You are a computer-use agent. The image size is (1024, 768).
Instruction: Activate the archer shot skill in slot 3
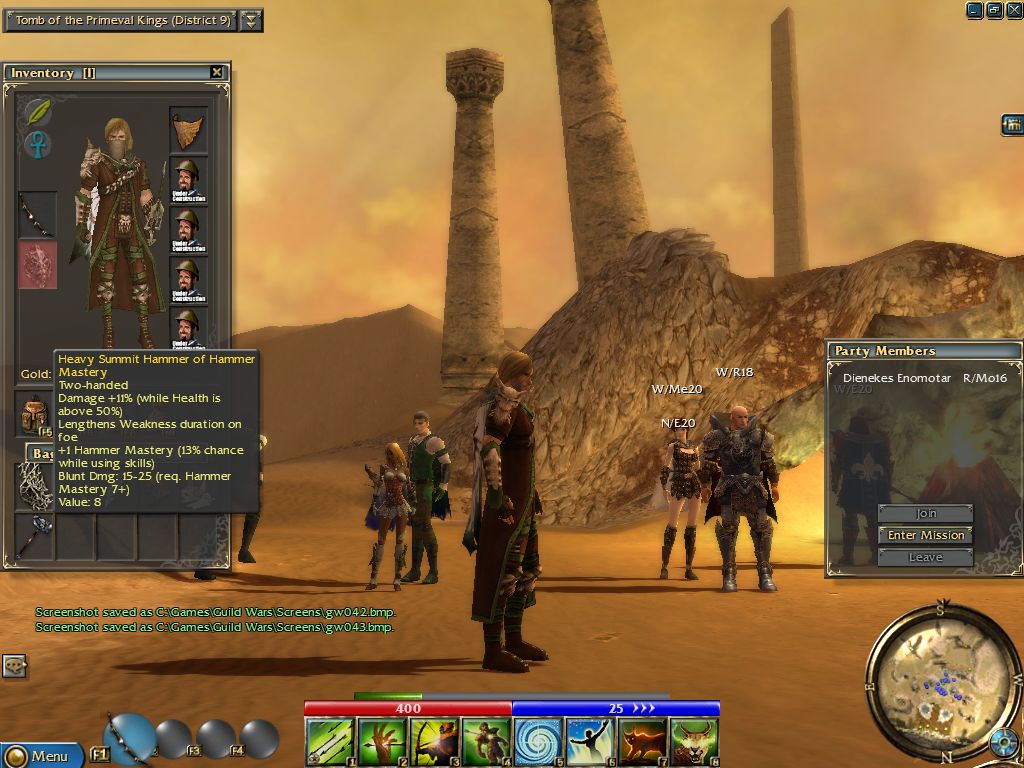click(434, 742)
